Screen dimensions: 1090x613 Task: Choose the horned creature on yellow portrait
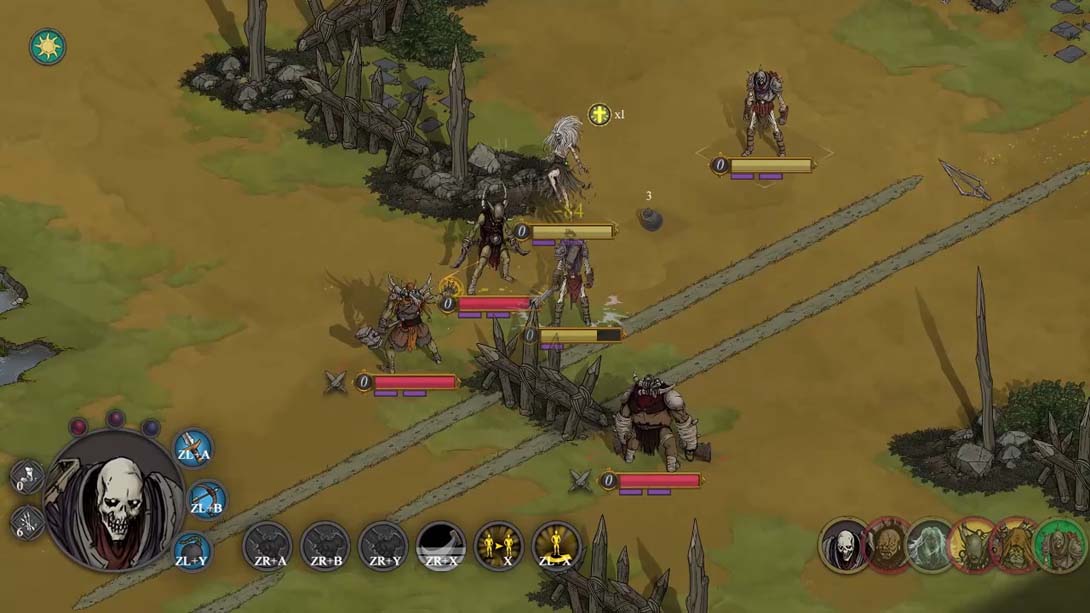pos(973,545)
